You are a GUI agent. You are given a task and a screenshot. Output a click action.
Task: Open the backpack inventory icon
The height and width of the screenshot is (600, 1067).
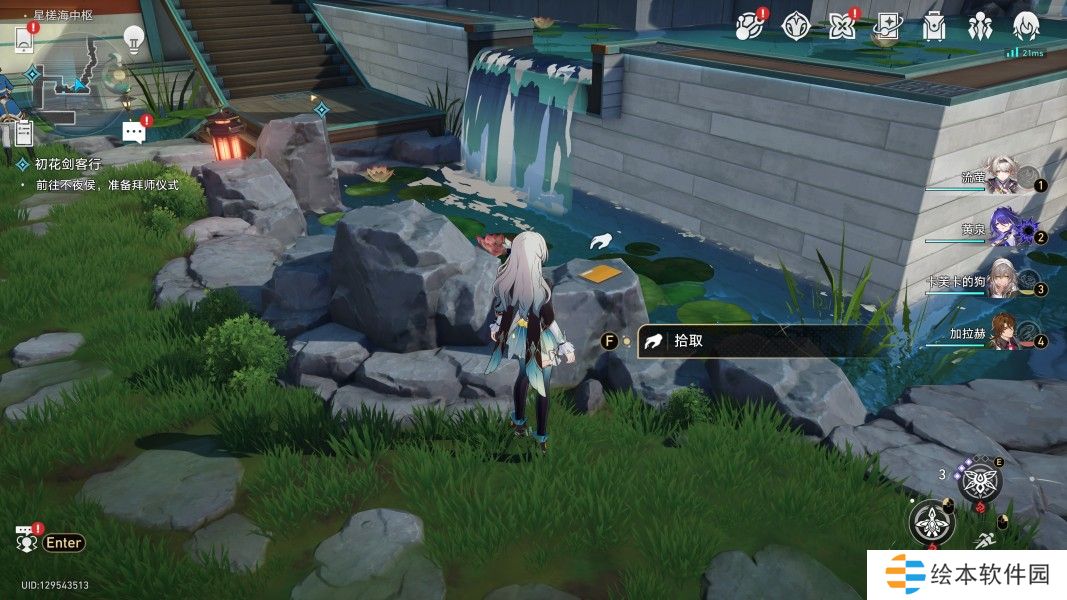coord(934,26)
